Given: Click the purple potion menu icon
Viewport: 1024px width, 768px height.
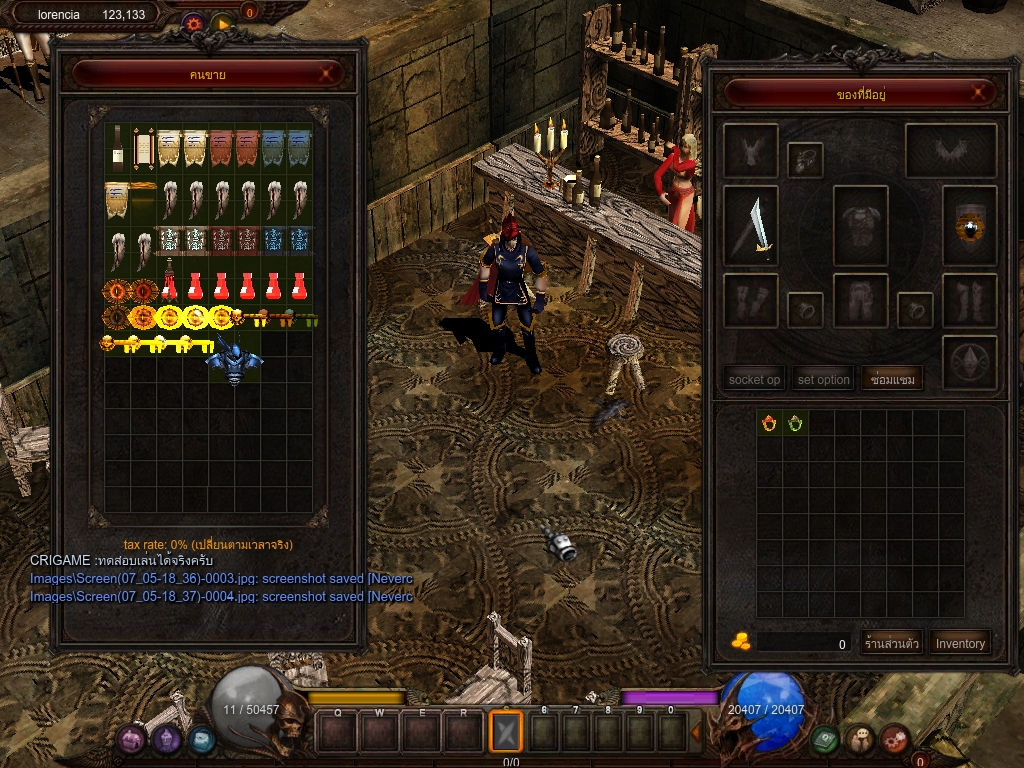Looking at the screenshot, I should point(132,739).
